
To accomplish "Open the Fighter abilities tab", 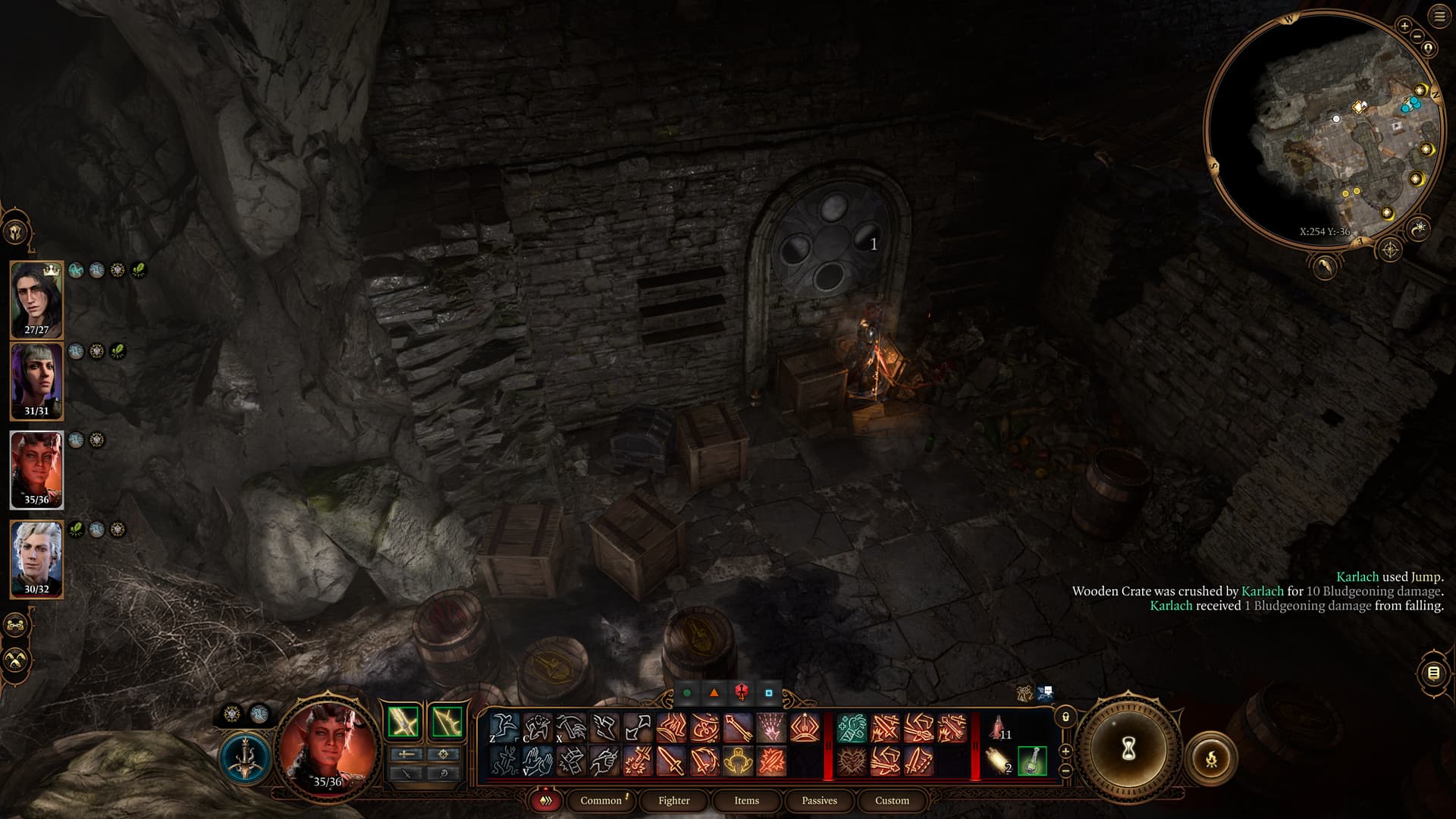I will pyautogui.click(x=673, y=800).
